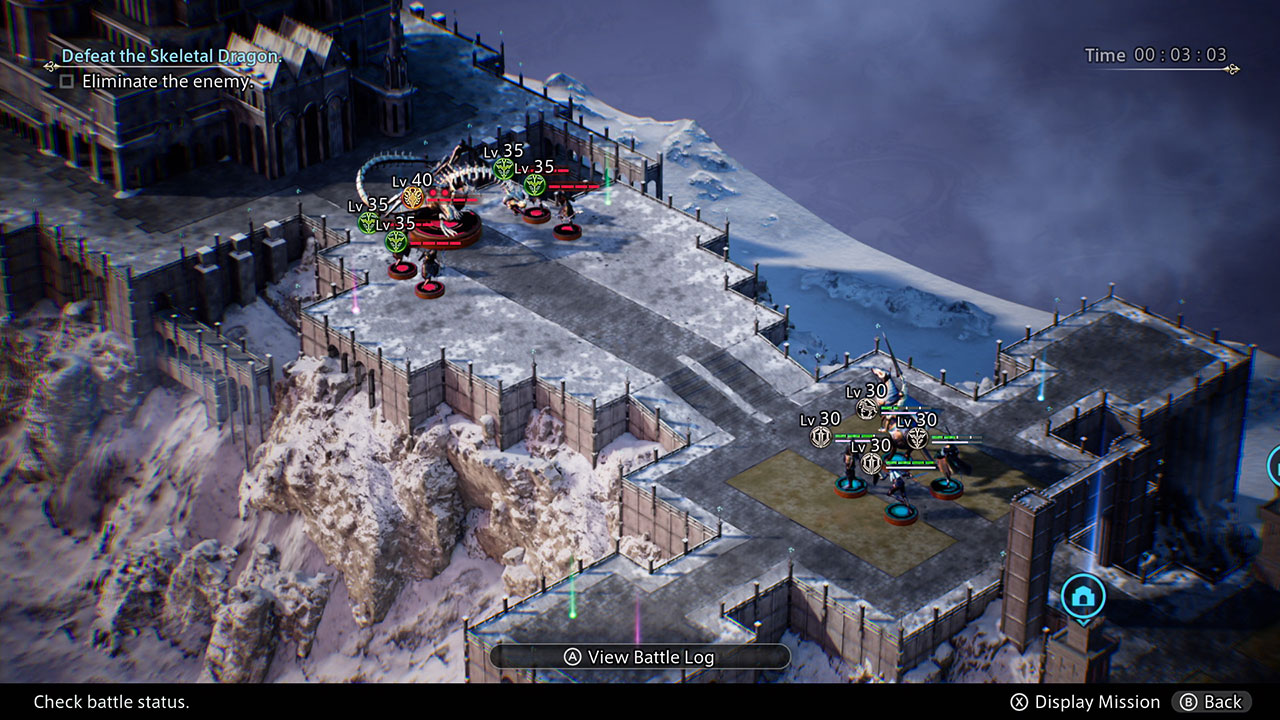The height and width of the screenshot is (720, 1280).
Task: Select the winged crest icon beside the mounted Lv 30 unit
Action: point(917,436)
